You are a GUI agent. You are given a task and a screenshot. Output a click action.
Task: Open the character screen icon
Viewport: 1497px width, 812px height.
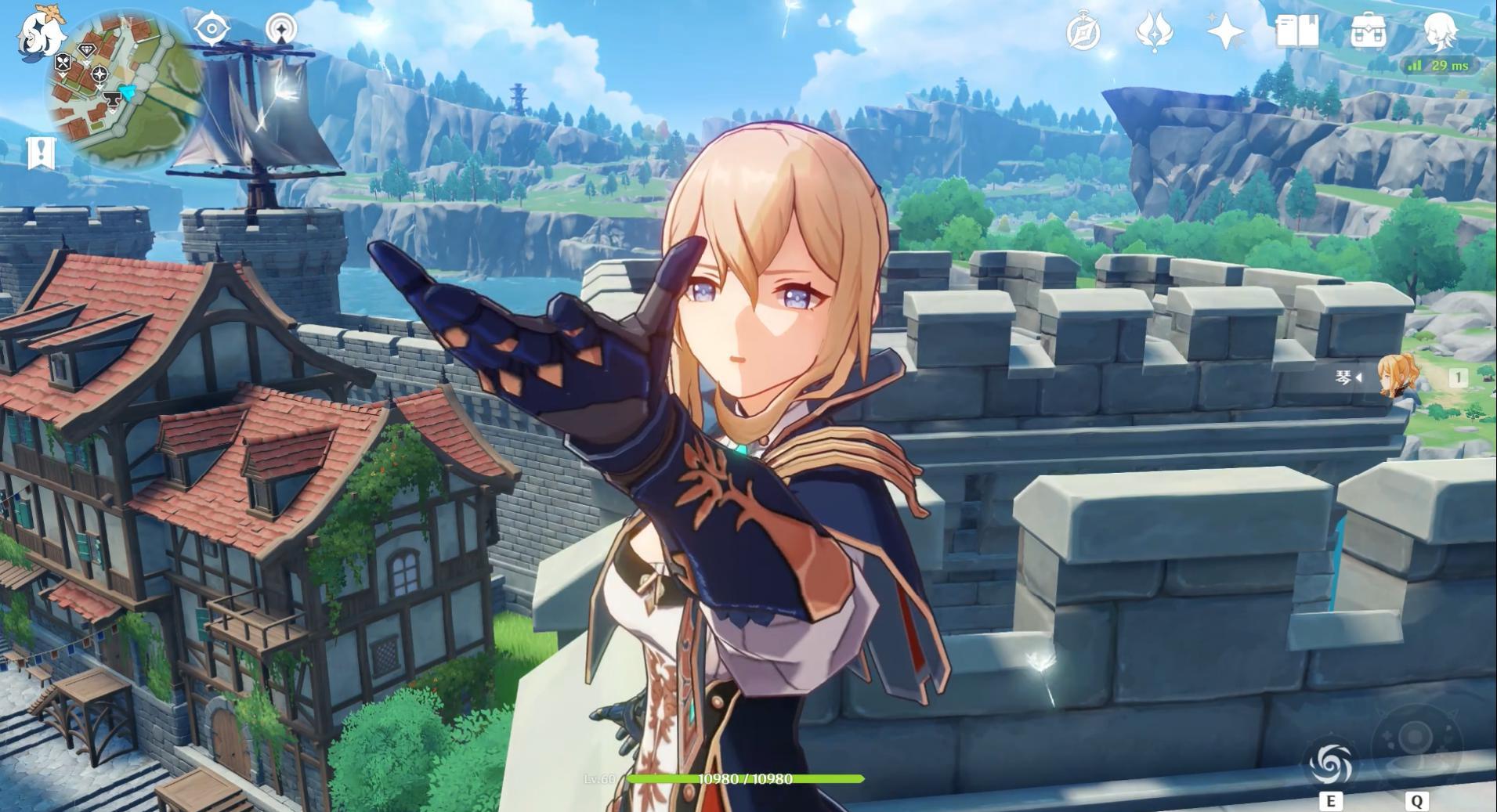click(1439, 31)
